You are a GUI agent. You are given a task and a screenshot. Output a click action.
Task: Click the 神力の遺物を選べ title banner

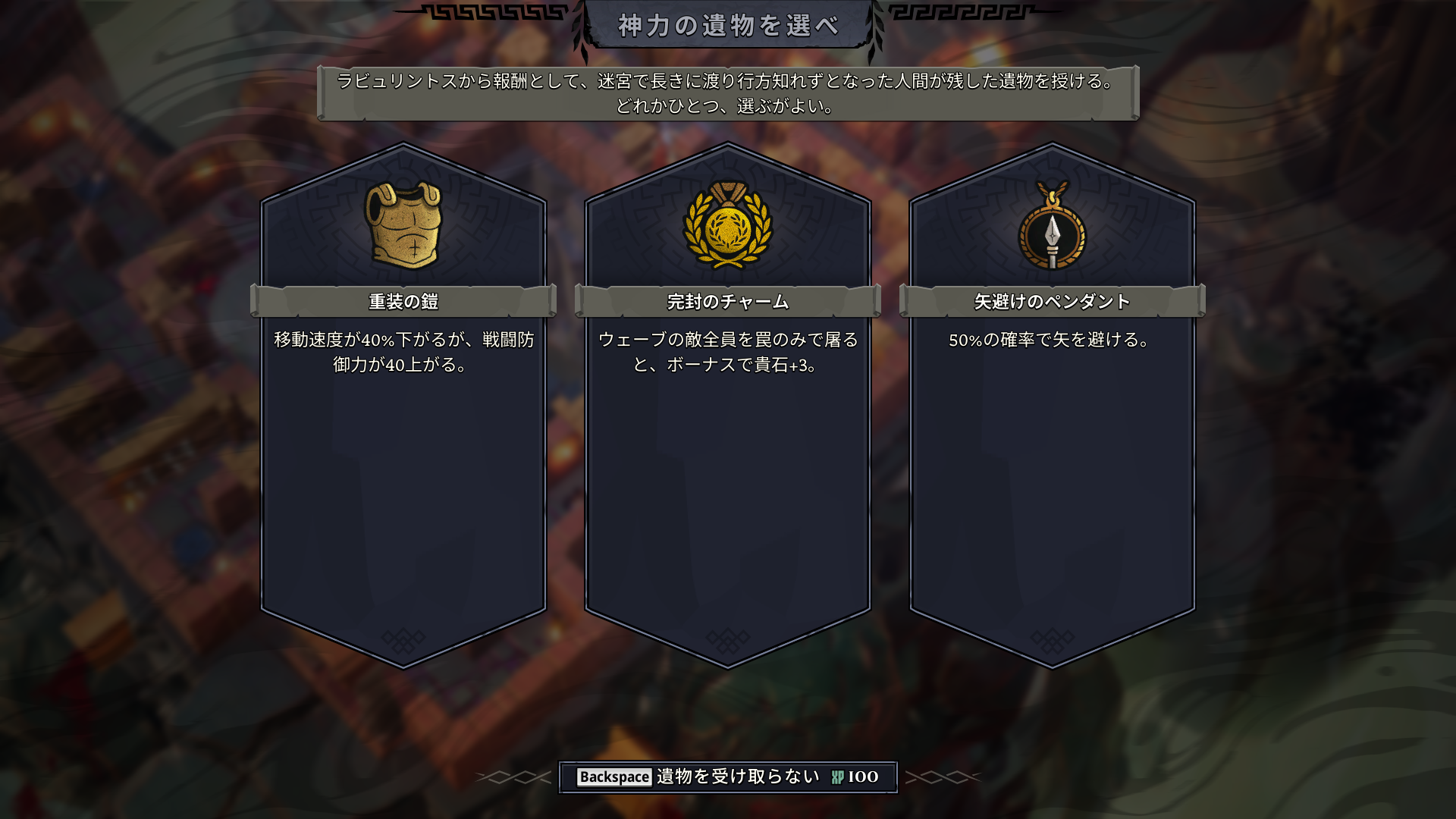(x=726, y=24)
